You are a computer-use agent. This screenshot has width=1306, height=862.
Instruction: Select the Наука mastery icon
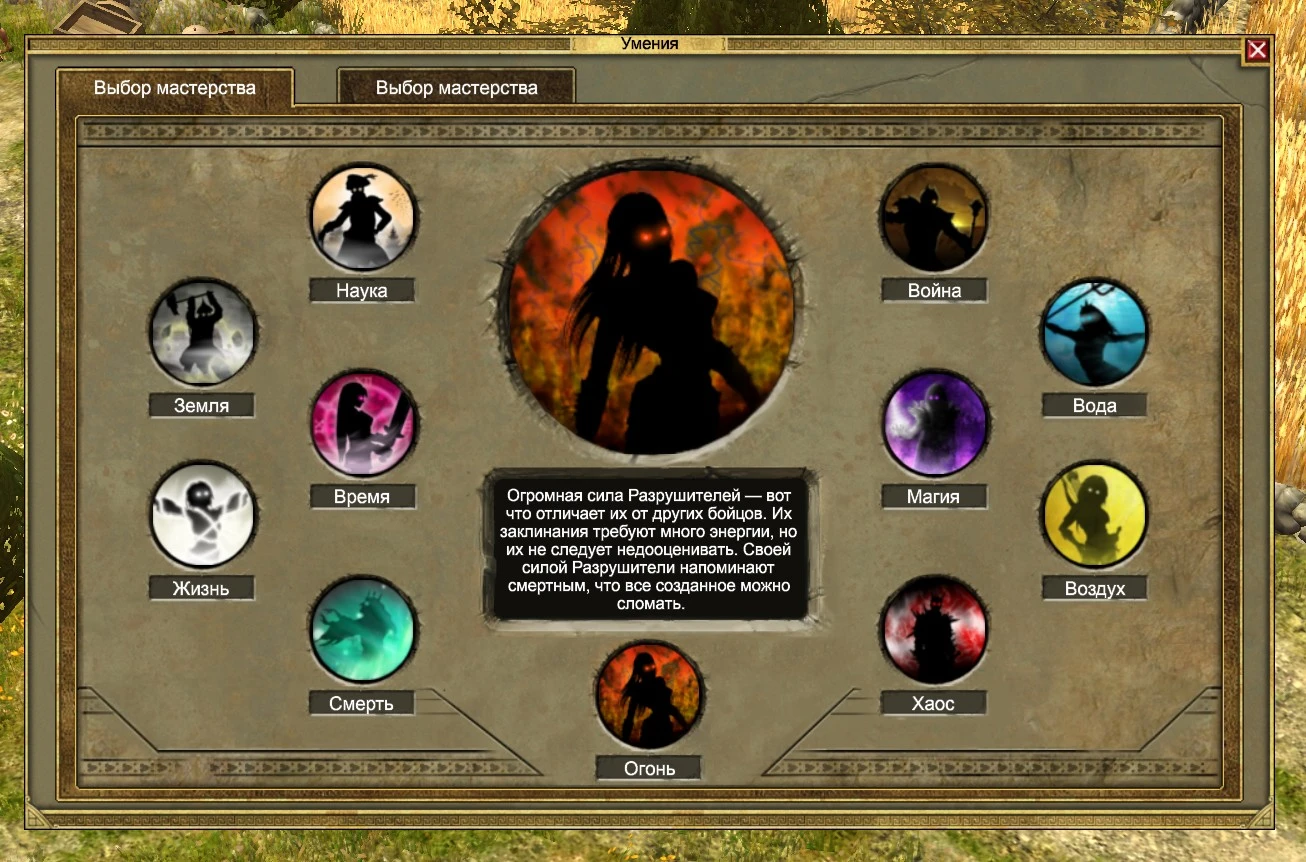pos(363,216)
